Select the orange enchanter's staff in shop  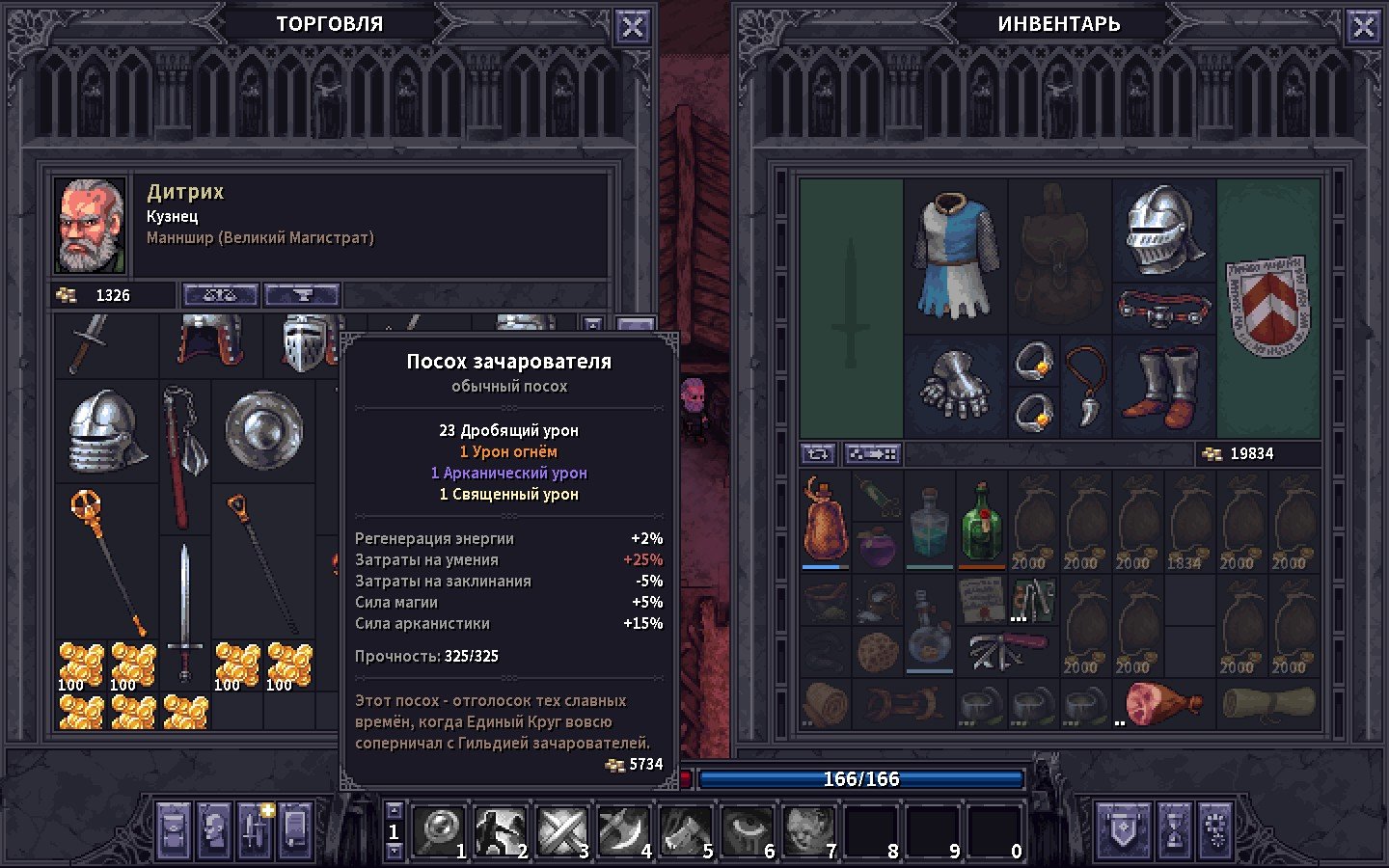coord(106,559)
